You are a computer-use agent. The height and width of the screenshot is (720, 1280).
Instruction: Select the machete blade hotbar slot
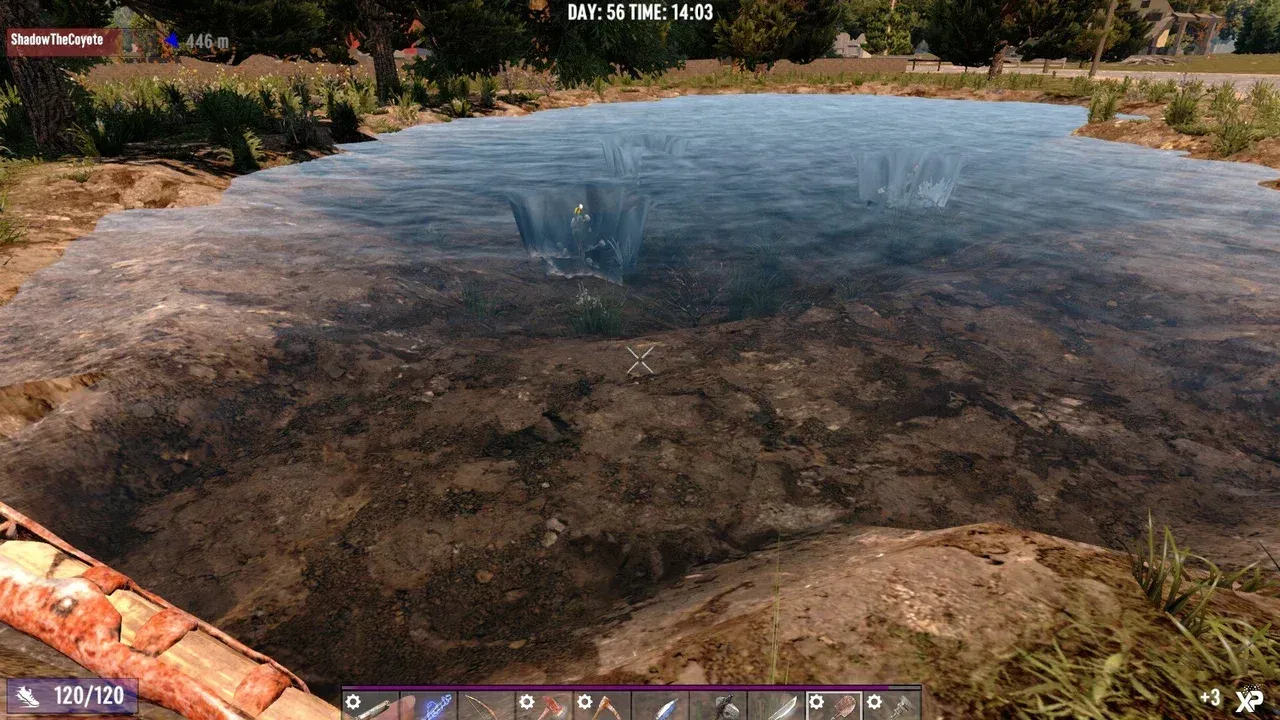click(776, 706)
